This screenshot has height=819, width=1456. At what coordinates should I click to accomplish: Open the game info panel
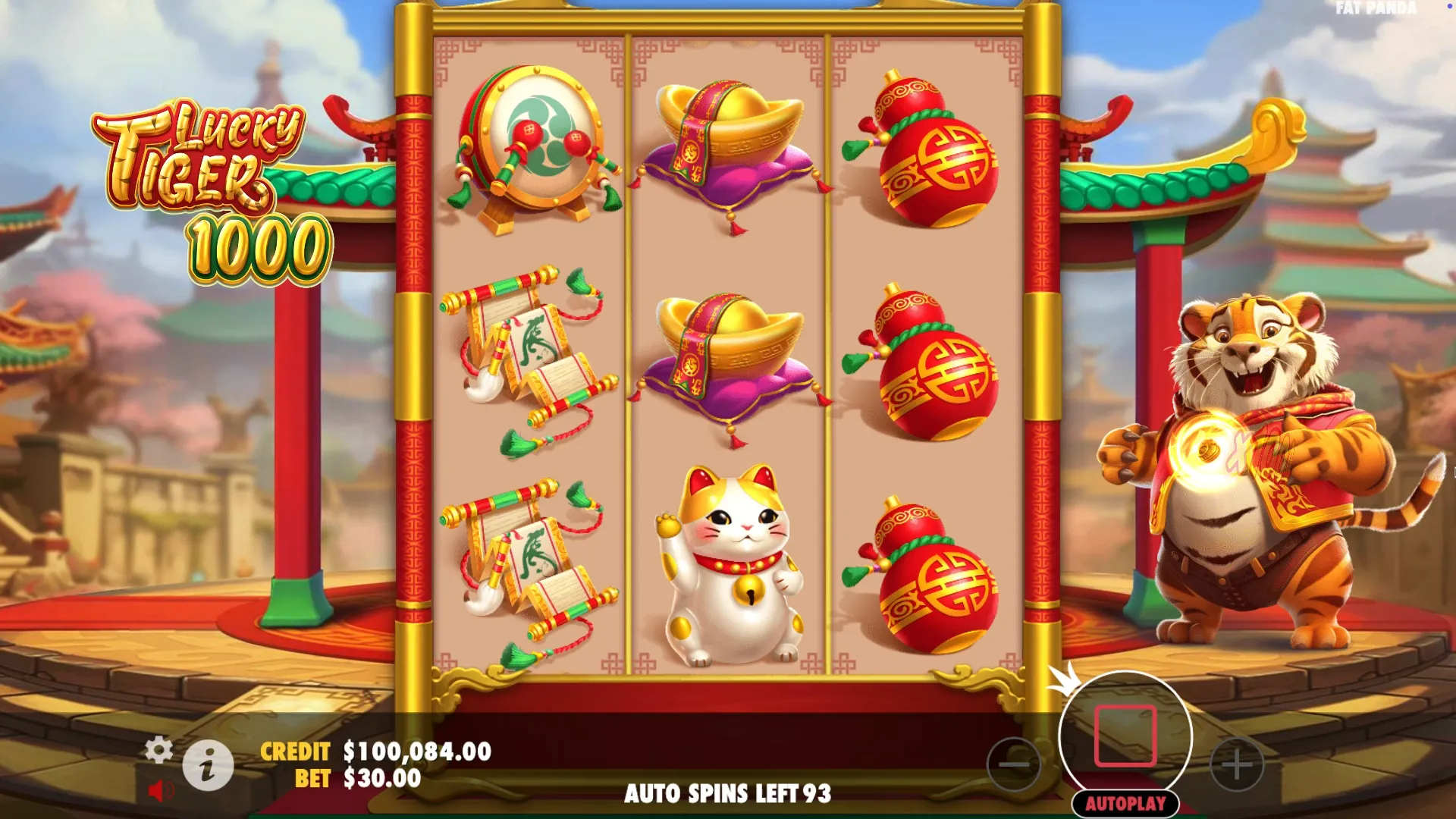[x=208, y=765]
